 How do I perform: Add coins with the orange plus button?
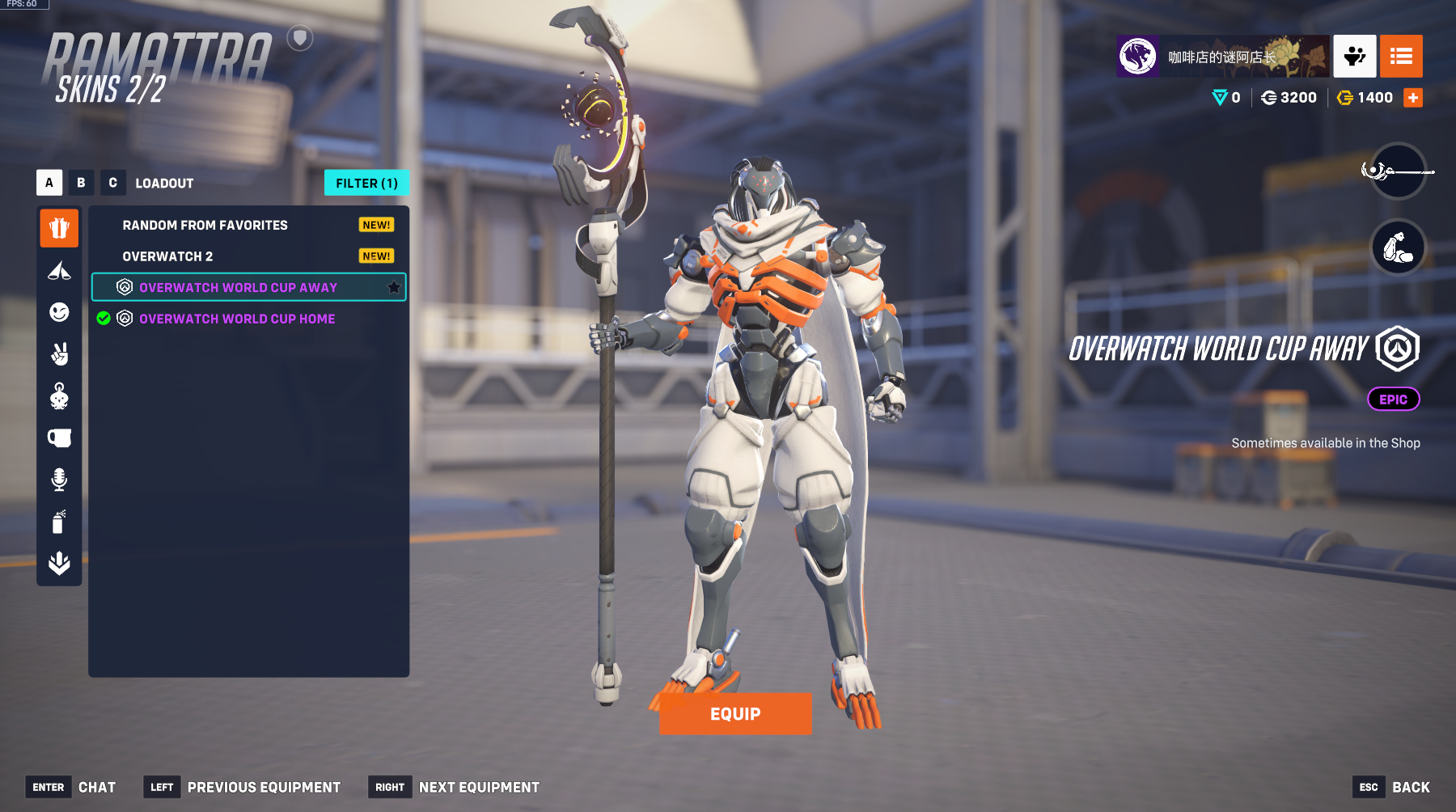1413,98
